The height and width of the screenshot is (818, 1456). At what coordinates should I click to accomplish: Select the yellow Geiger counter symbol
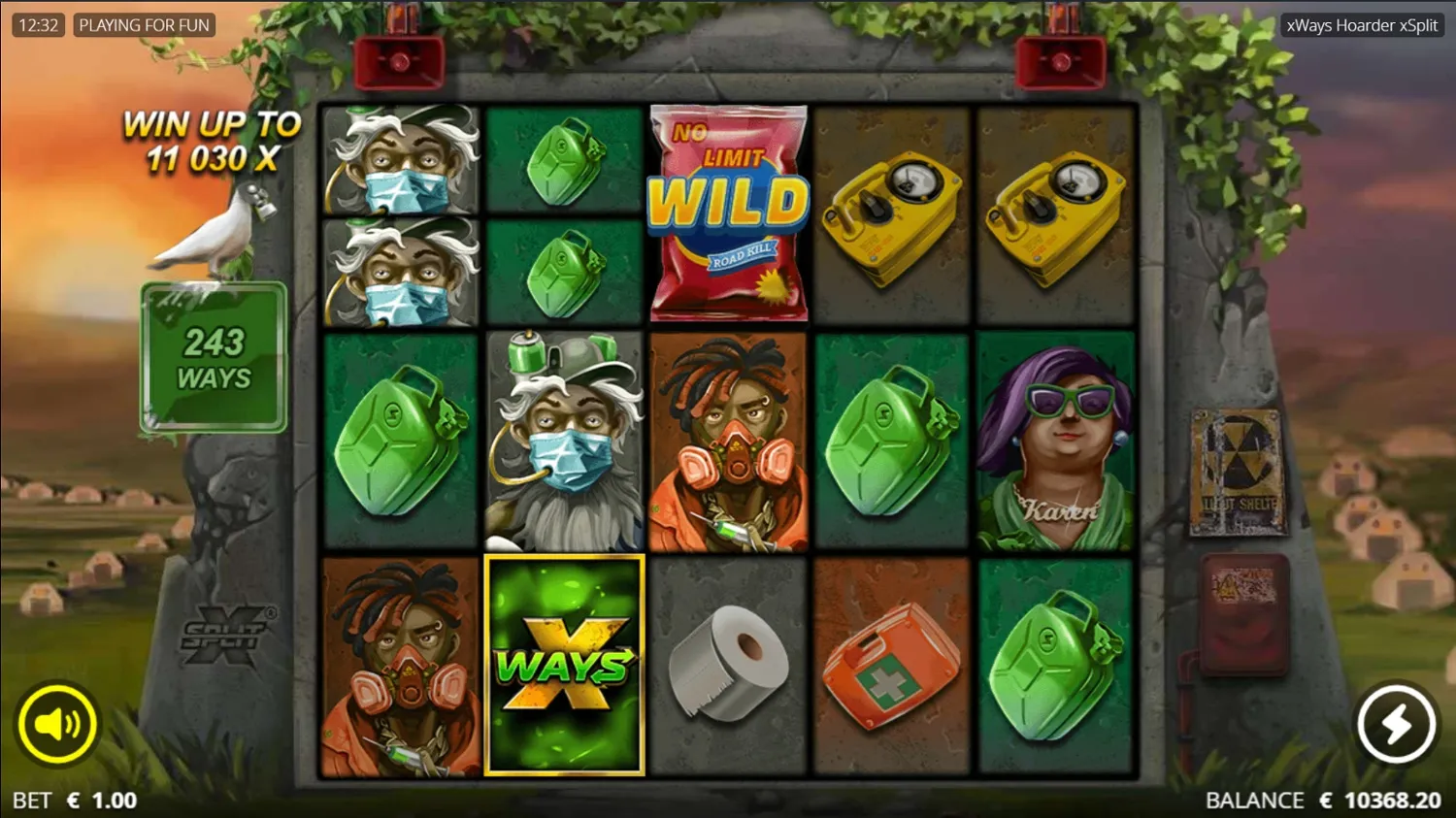[890, 213]
